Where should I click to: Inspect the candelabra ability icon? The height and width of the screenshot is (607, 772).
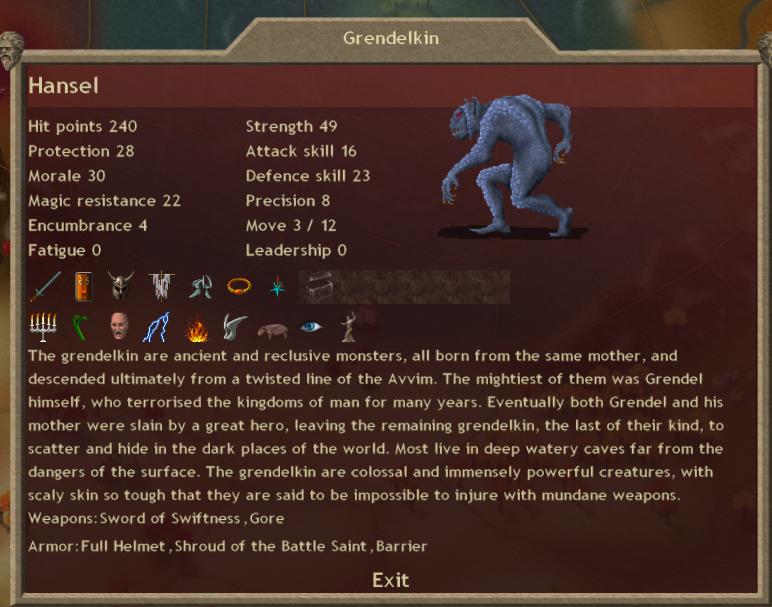45,327
